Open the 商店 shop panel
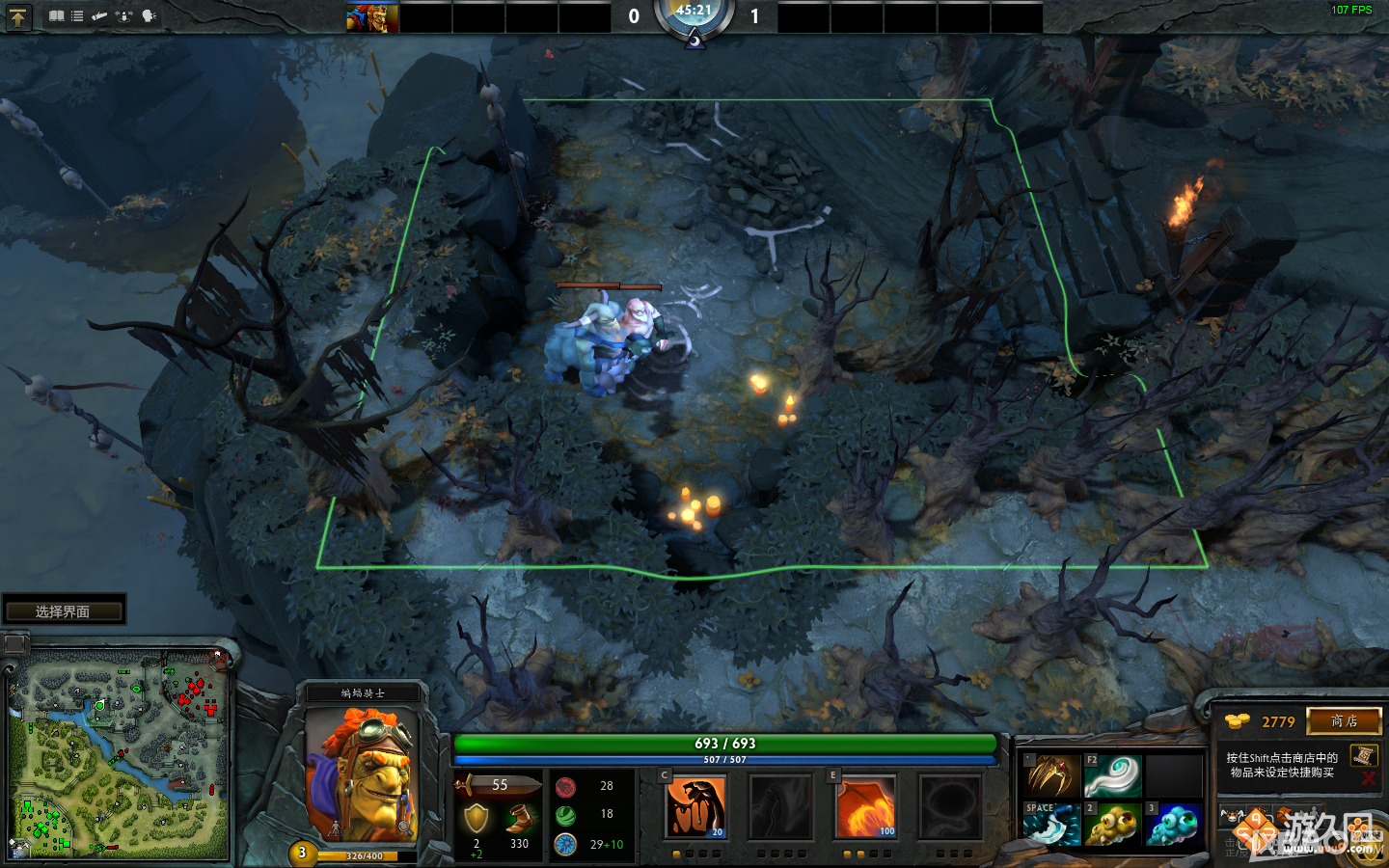This screenshot has height=868, width=1389. (1345, 720)
